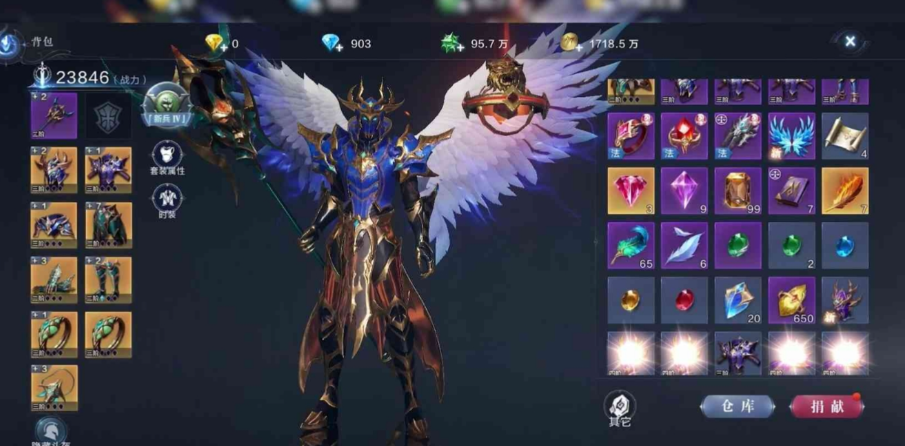Select the teal feather stack of 65
The width and height of the screenshot is (905, 446).
pos(631,246)
